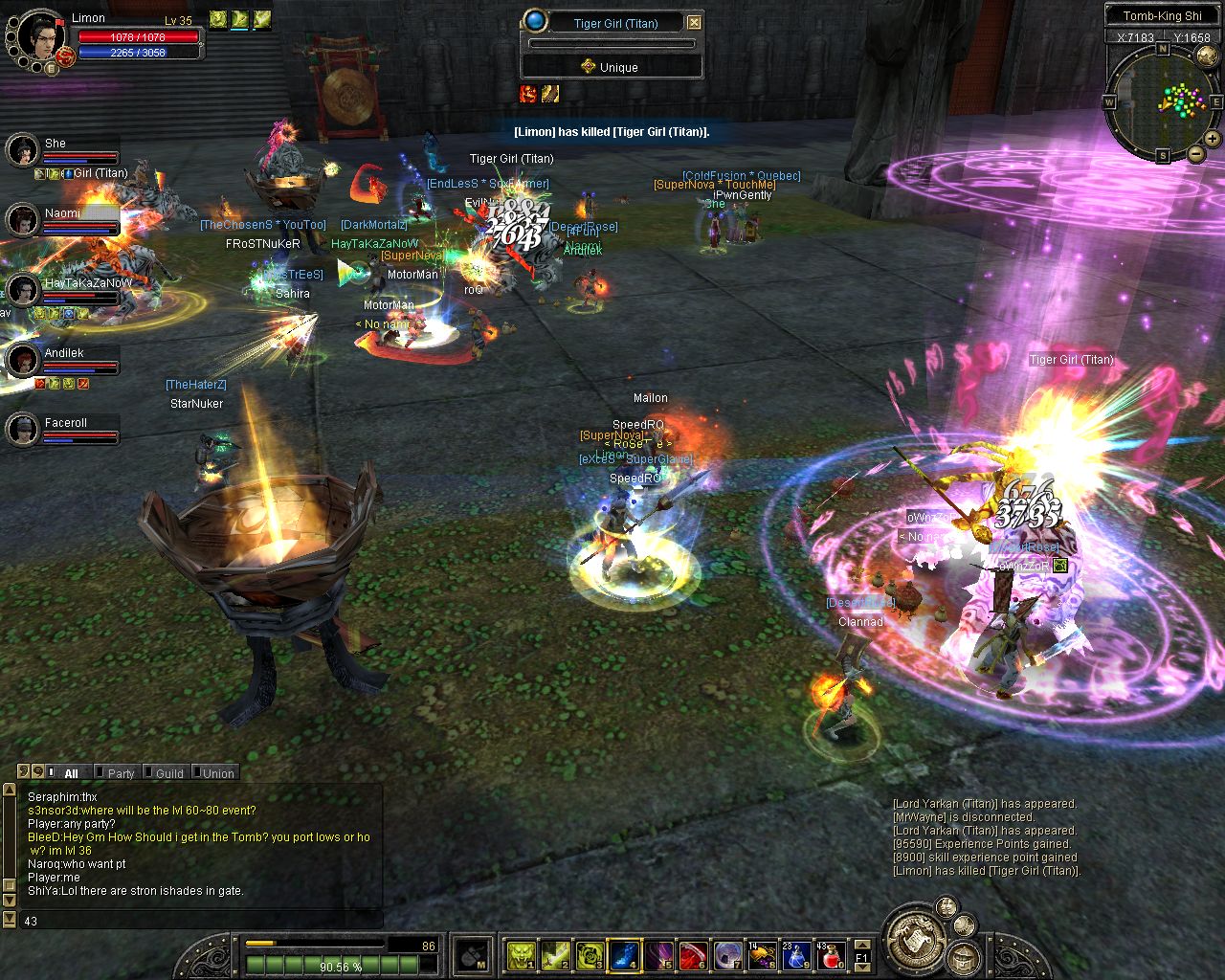Switch hotbar page with the up arrow
Image resolution: width=1225 pixels, height=980 pixels.
pos(862,945)
